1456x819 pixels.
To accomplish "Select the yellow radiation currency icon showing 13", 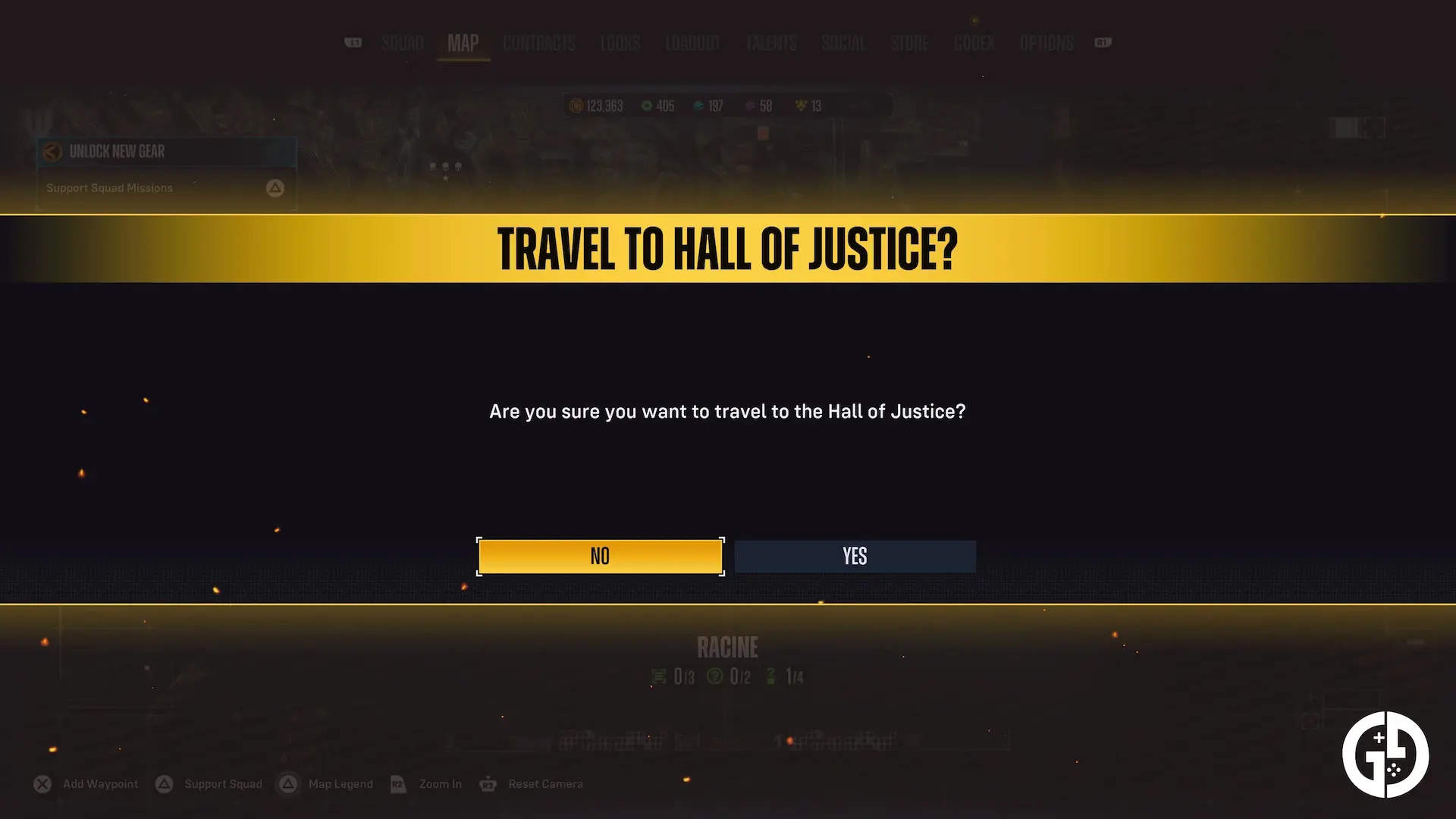I will tap(800, 106).
